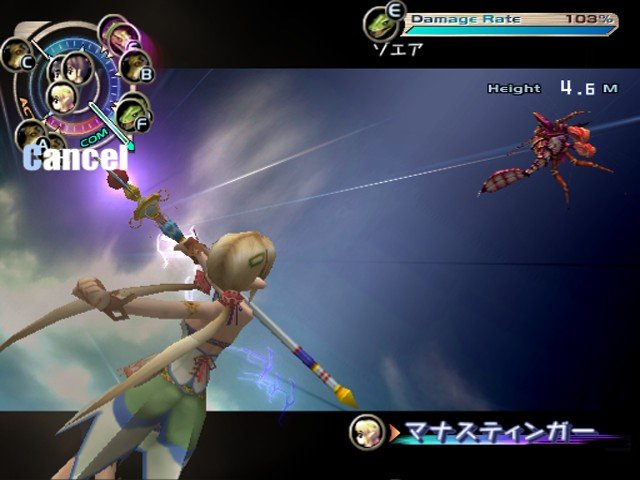Click the blonde portrait beside the skill name
This screenshot has height=480, width=640.
[364, 431]
